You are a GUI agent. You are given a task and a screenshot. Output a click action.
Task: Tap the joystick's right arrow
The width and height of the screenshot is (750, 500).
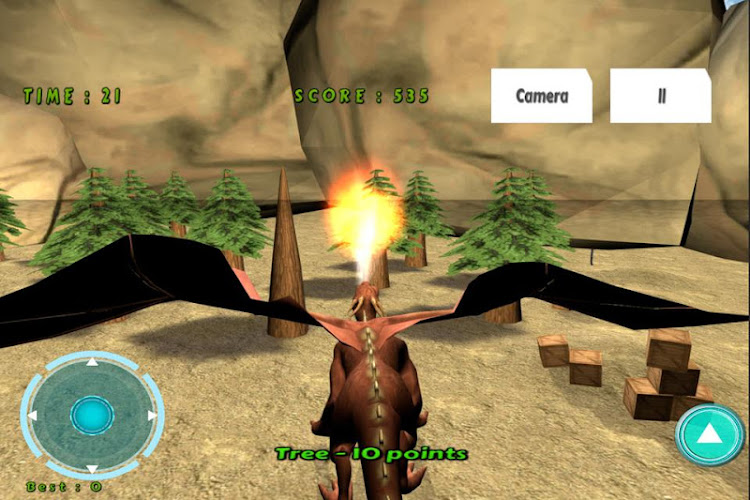coord(152,415)
